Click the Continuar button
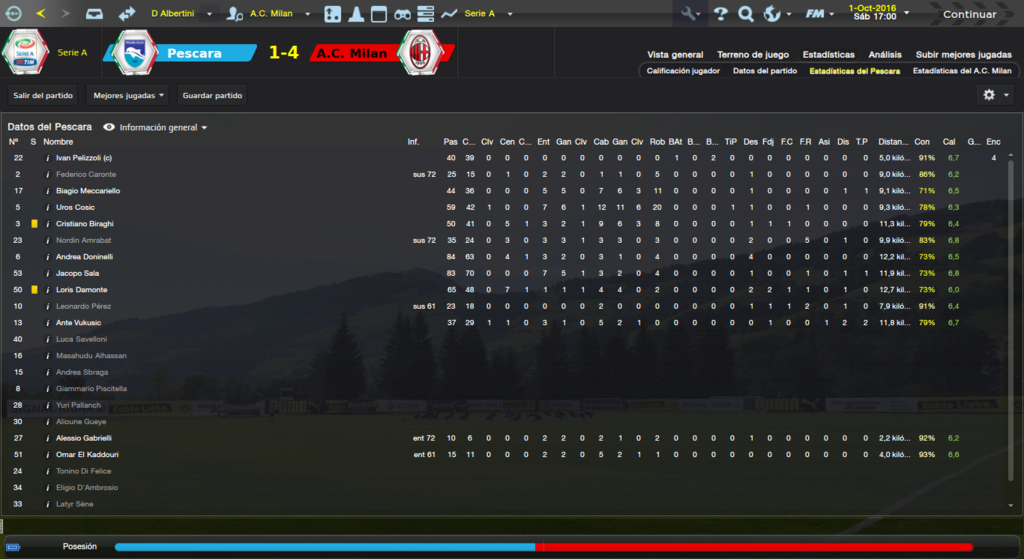Viewport: 1024px width, 559px height. [969, 14]
